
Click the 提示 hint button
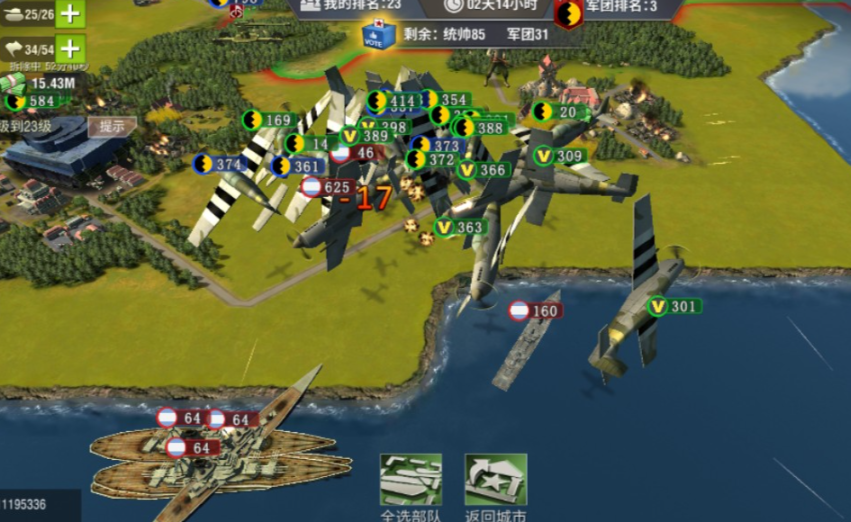pos(112,126)
